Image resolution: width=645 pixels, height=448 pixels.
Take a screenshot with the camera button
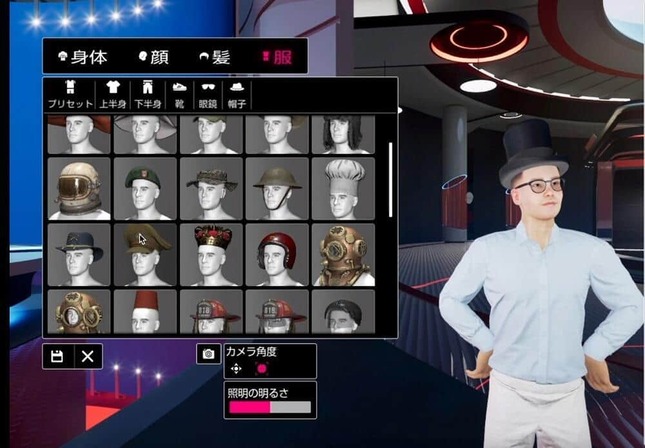coord(208,354)
